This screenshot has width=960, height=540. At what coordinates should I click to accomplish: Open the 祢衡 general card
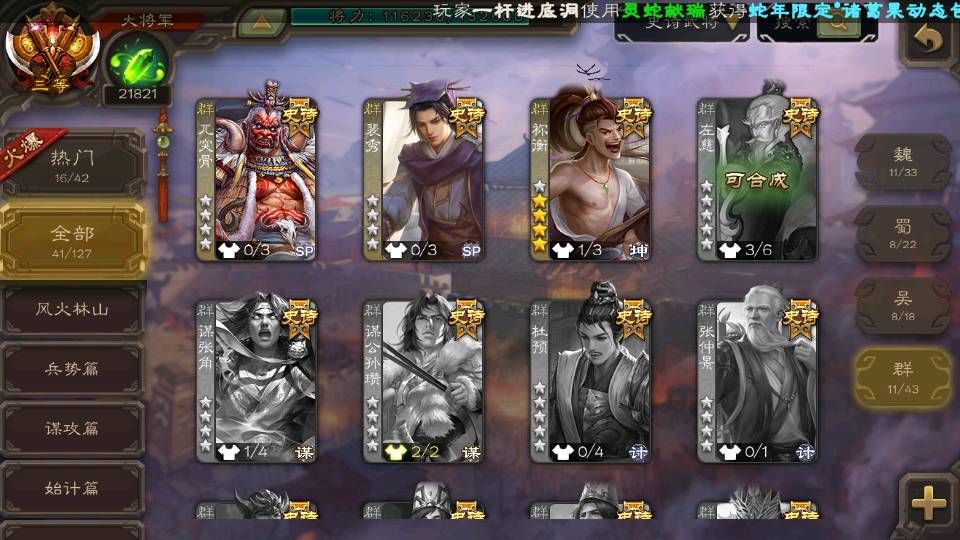591,178
